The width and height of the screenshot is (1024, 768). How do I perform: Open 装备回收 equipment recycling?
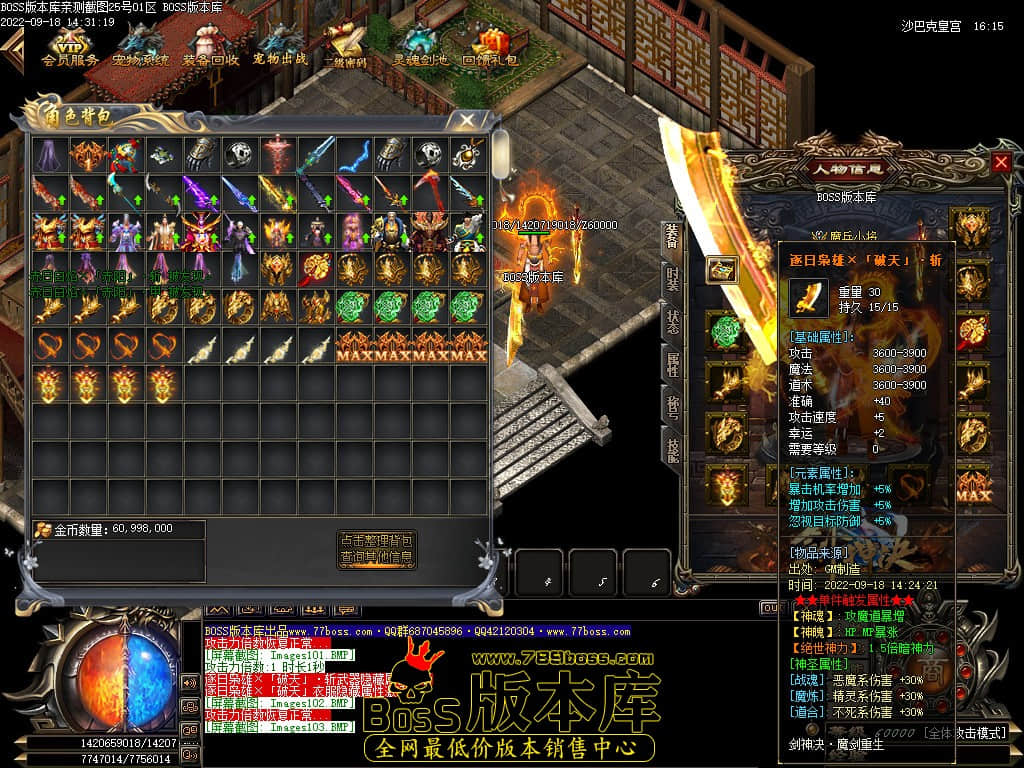[x=210, y=44]
